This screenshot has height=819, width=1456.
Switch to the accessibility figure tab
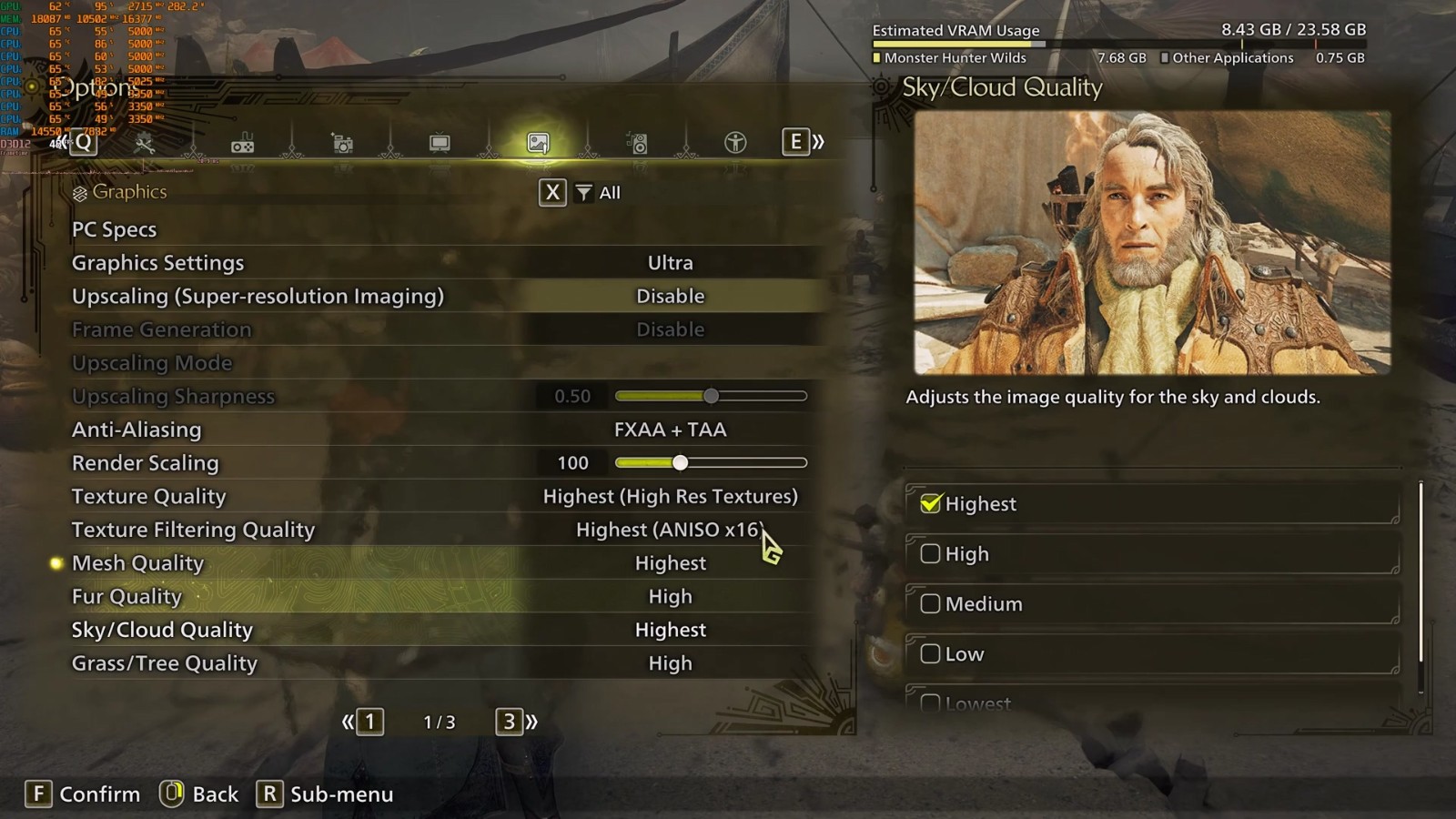click(735, 143)
